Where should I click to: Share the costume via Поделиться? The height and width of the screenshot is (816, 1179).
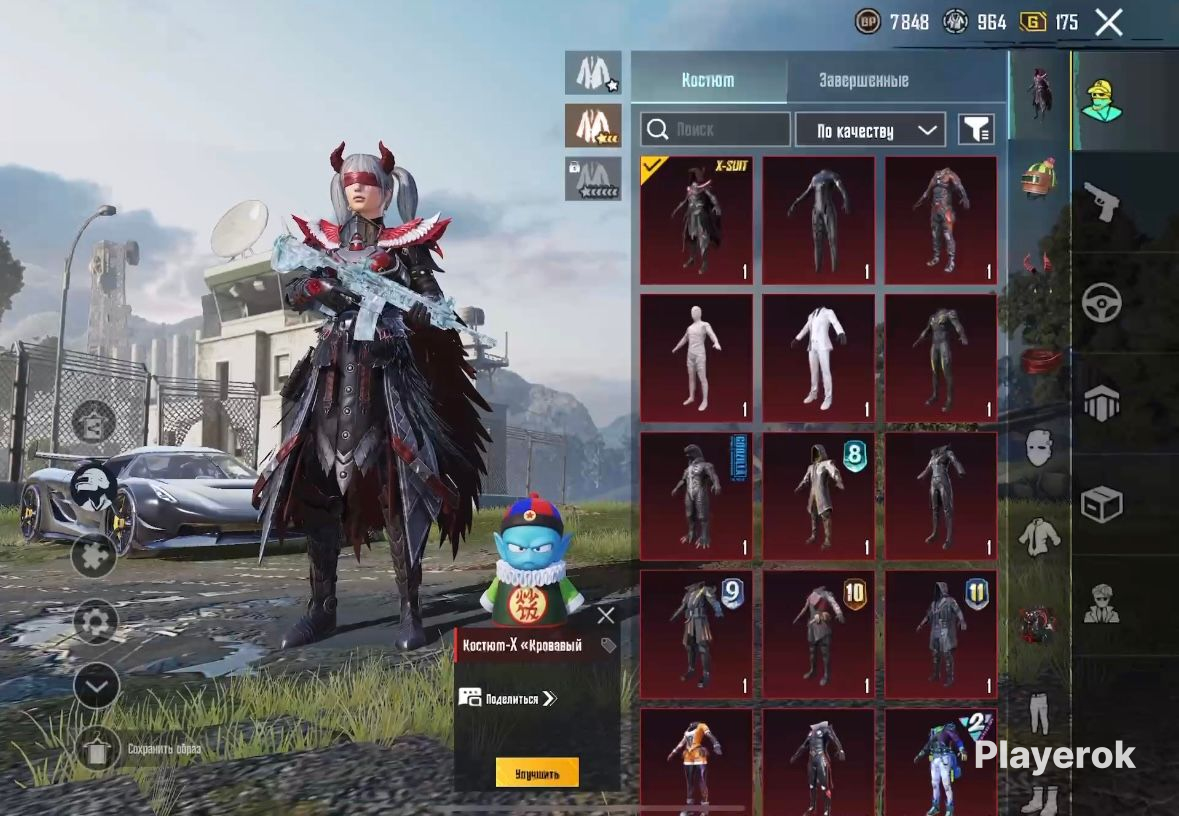[x=507, y=699]
